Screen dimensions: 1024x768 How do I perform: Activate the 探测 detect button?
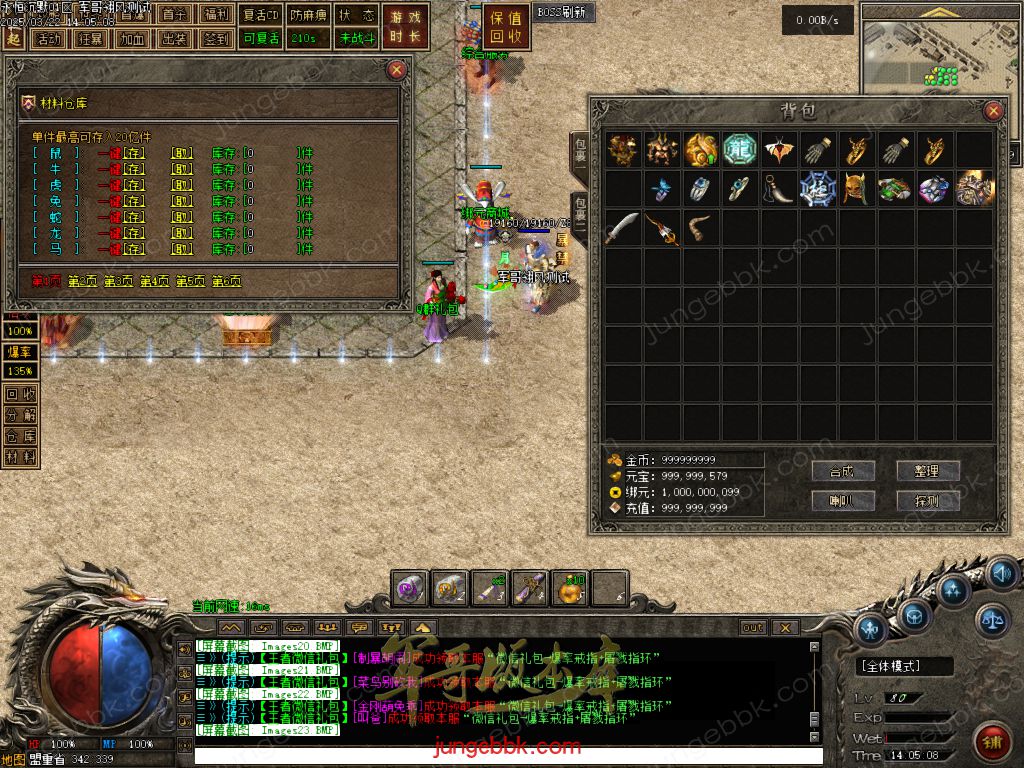928,500
